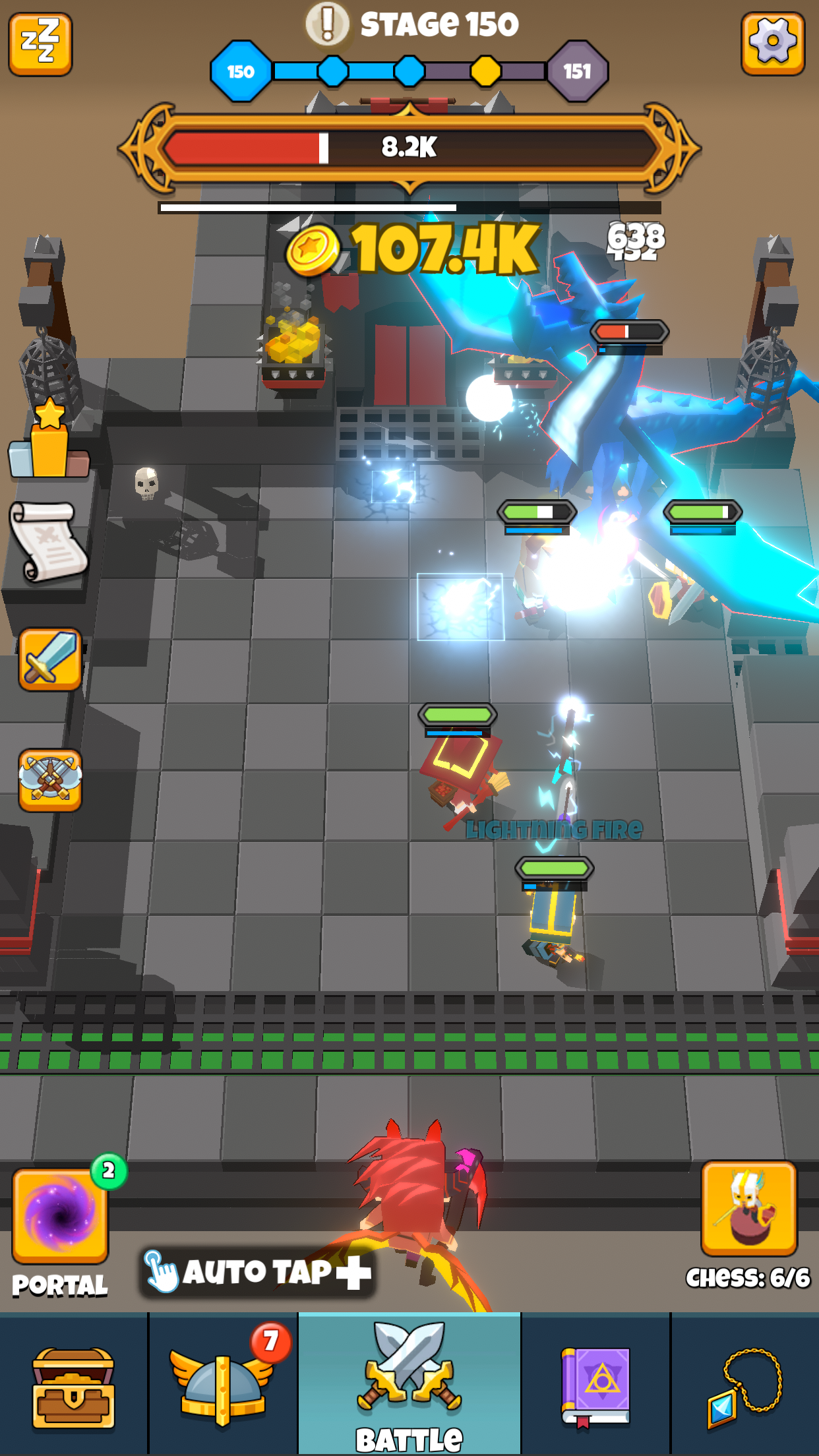819x1456 pixels.
Task: Tap the stage alert exclamation icon
Action: click(x=327, y=24)
